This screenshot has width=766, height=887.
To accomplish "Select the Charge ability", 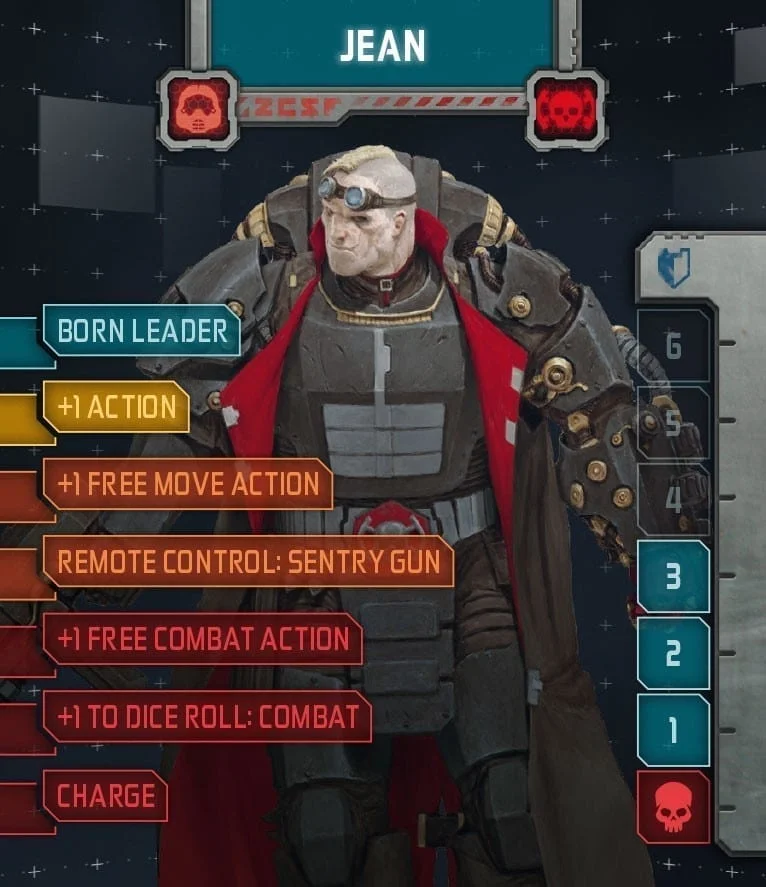I will click(105, 795).
